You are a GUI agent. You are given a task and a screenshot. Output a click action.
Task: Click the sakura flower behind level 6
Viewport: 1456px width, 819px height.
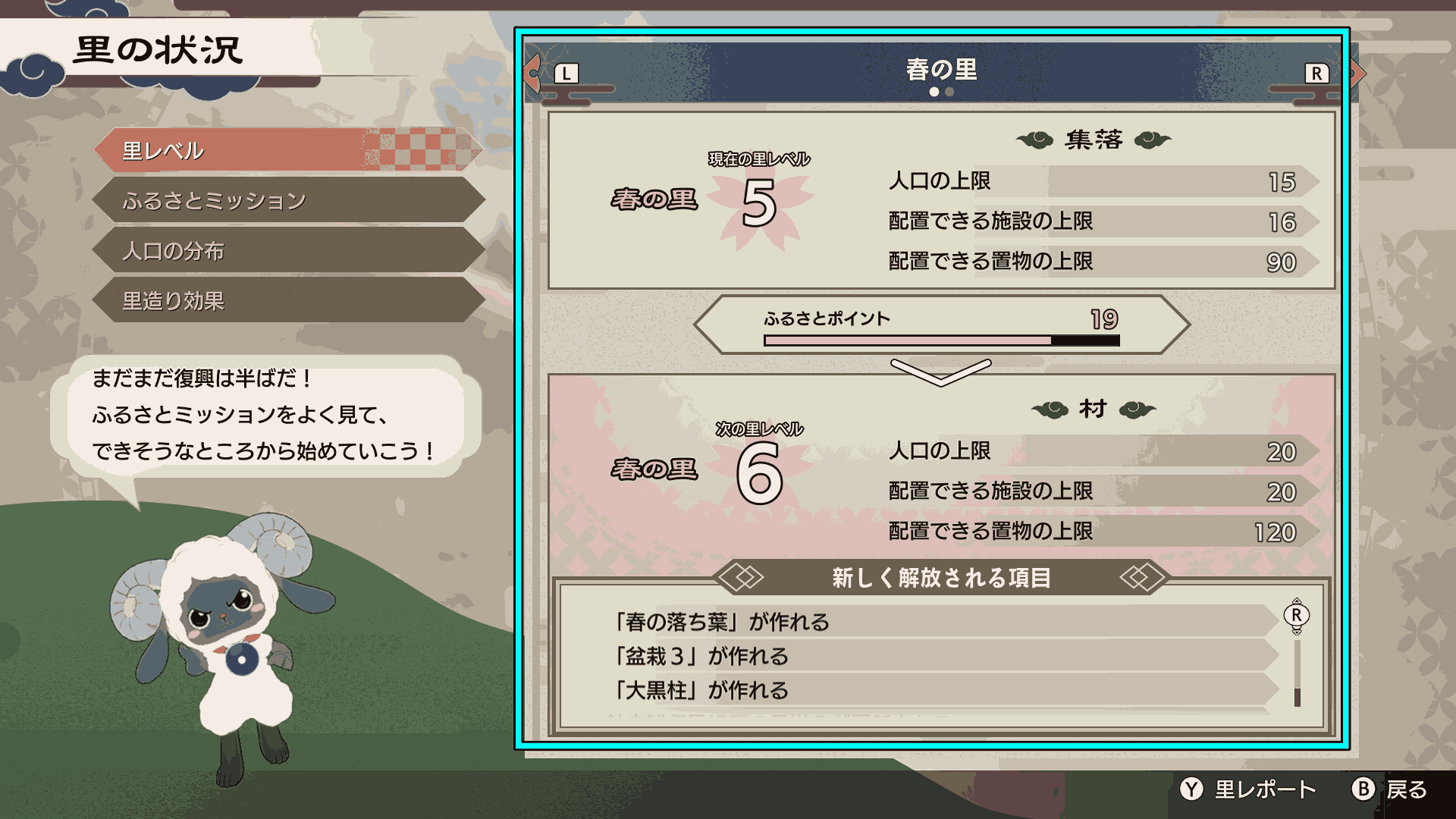(762, 469)
